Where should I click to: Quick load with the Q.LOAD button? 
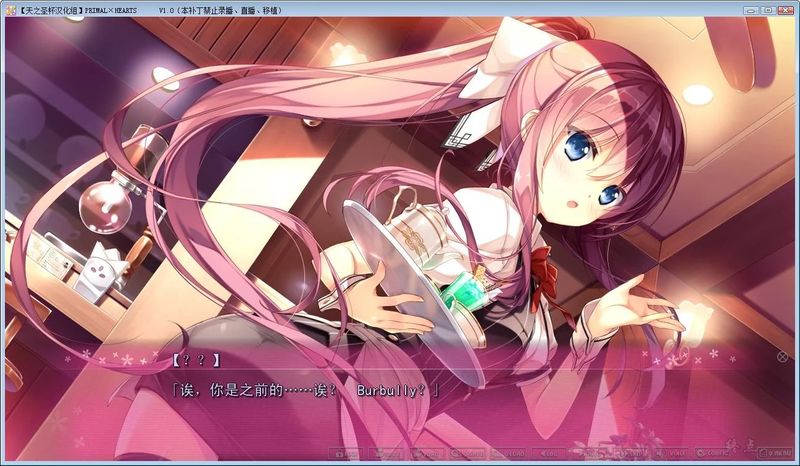[509, 453]
